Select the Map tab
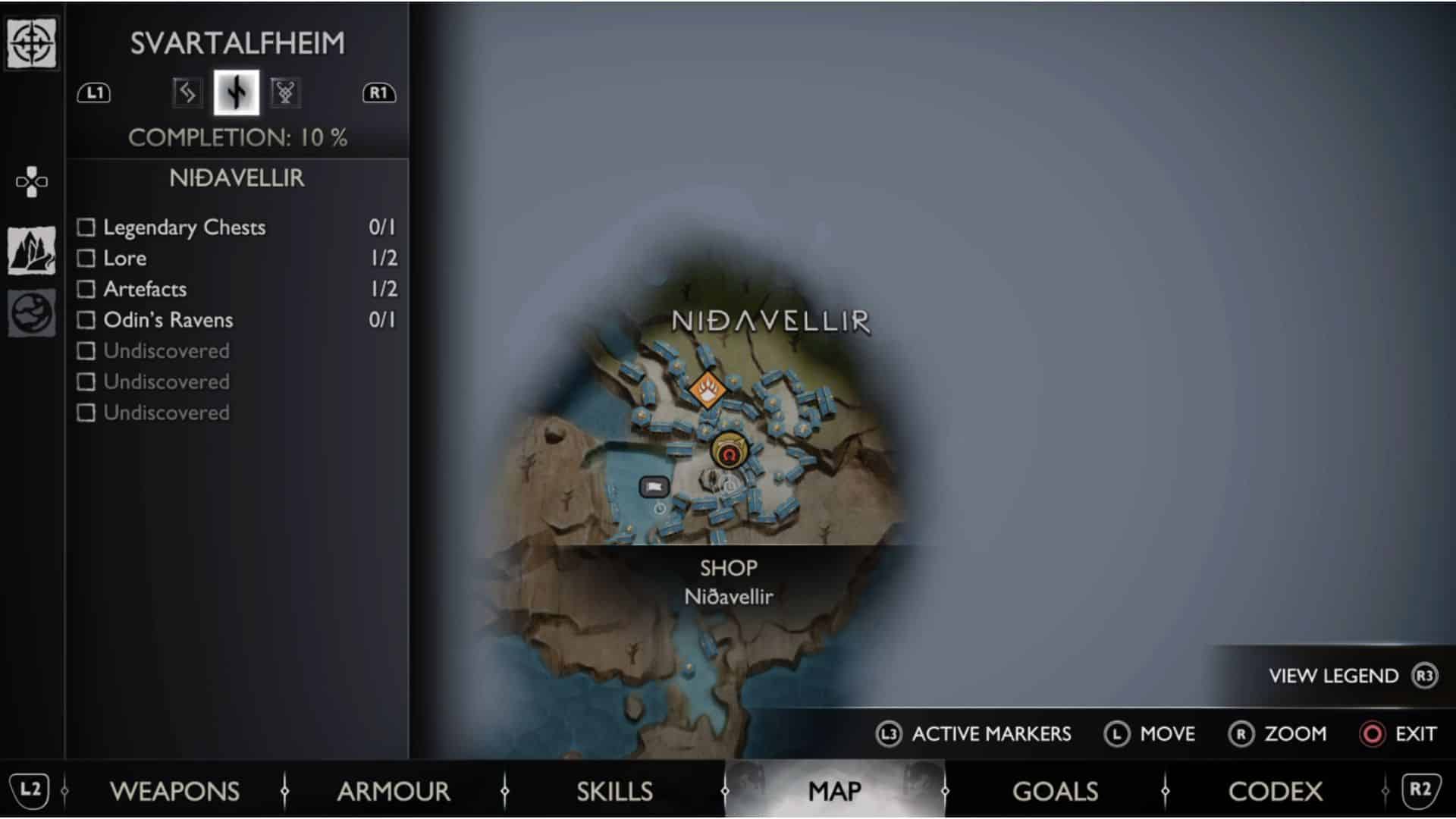 pos(835,791)
